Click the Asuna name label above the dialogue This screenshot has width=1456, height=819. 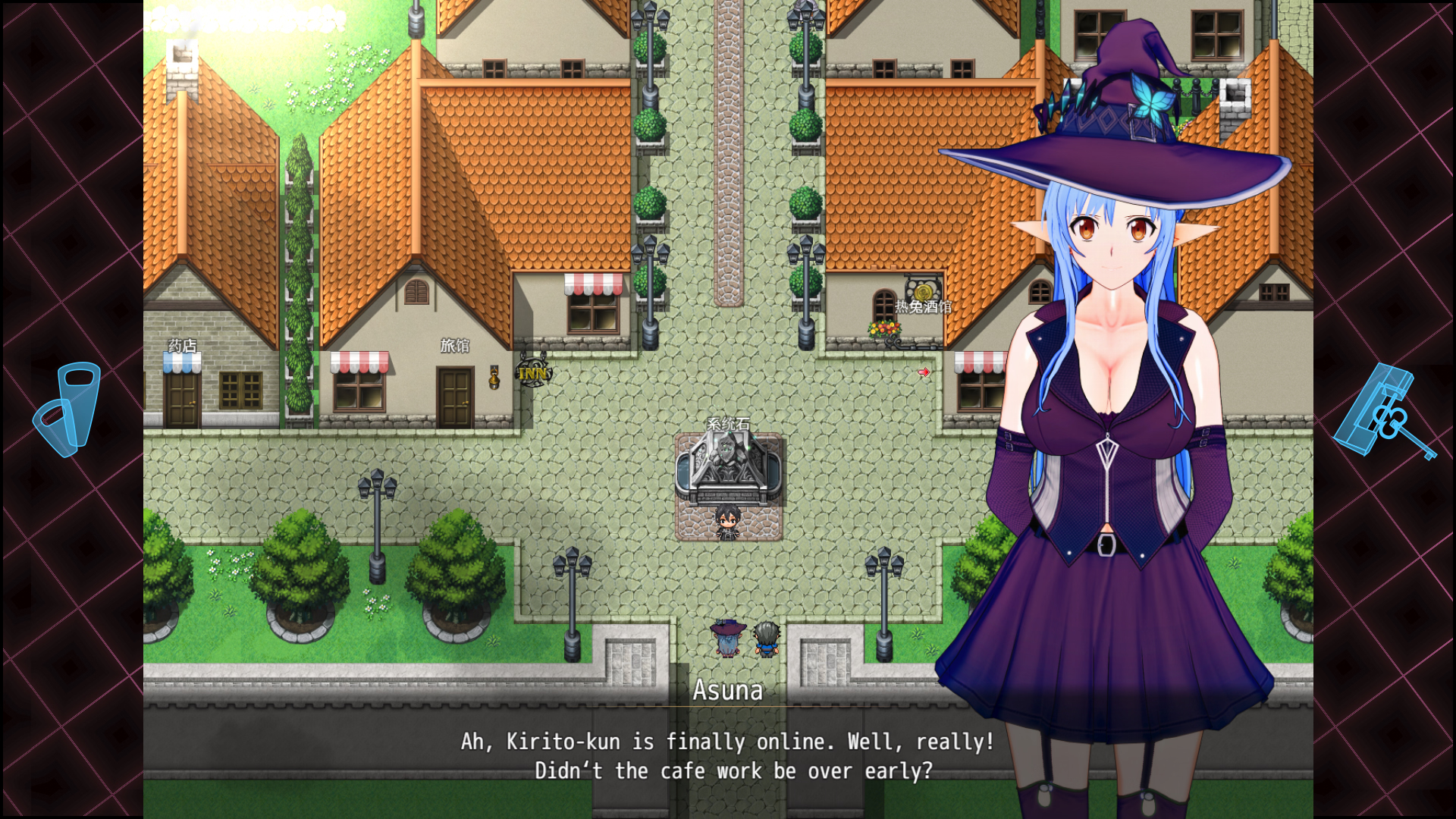tap(728, 691)
